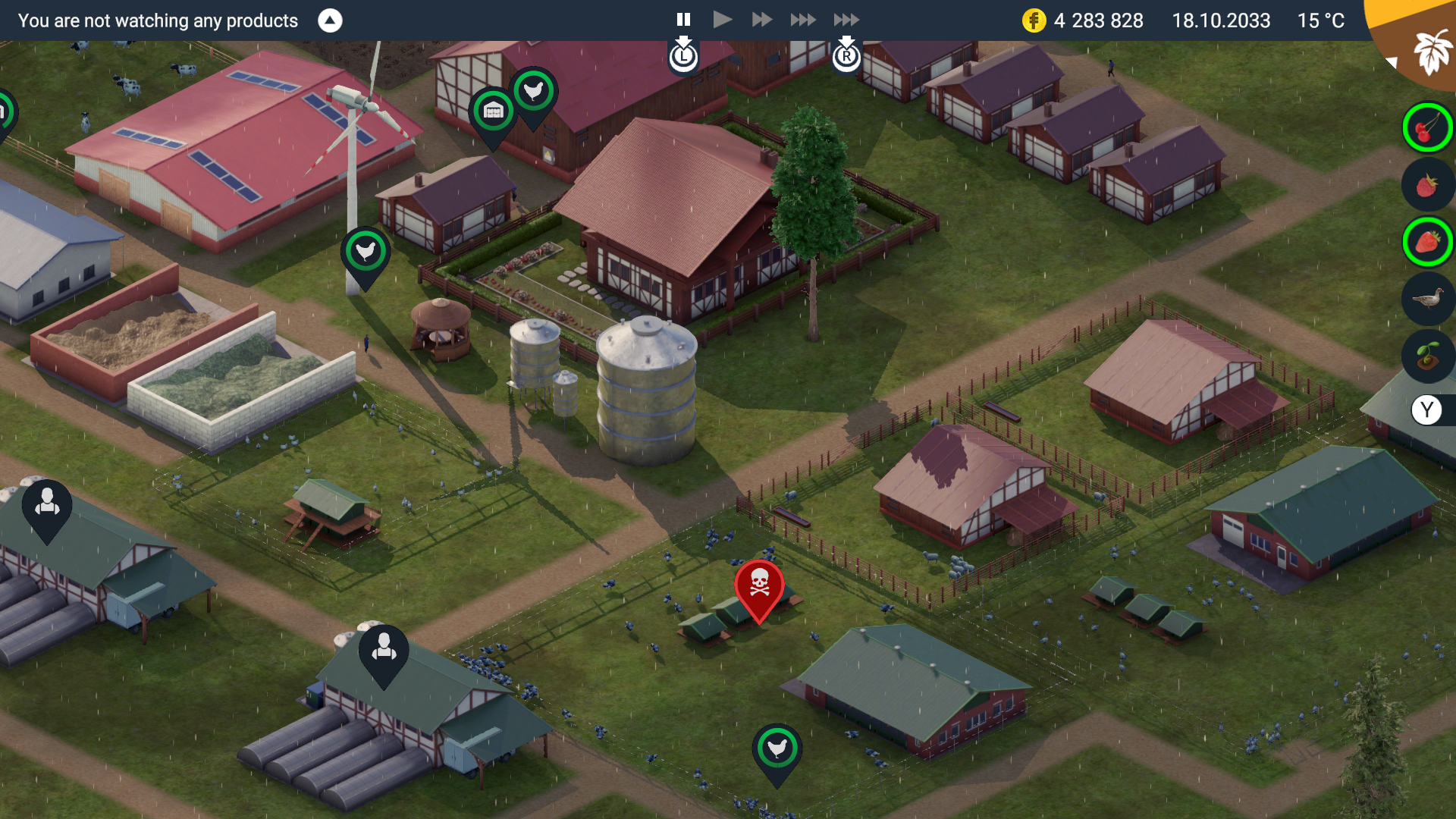1456x819 pixels.
Task: Open the seedling notification icon
Action: point(1427,355)
